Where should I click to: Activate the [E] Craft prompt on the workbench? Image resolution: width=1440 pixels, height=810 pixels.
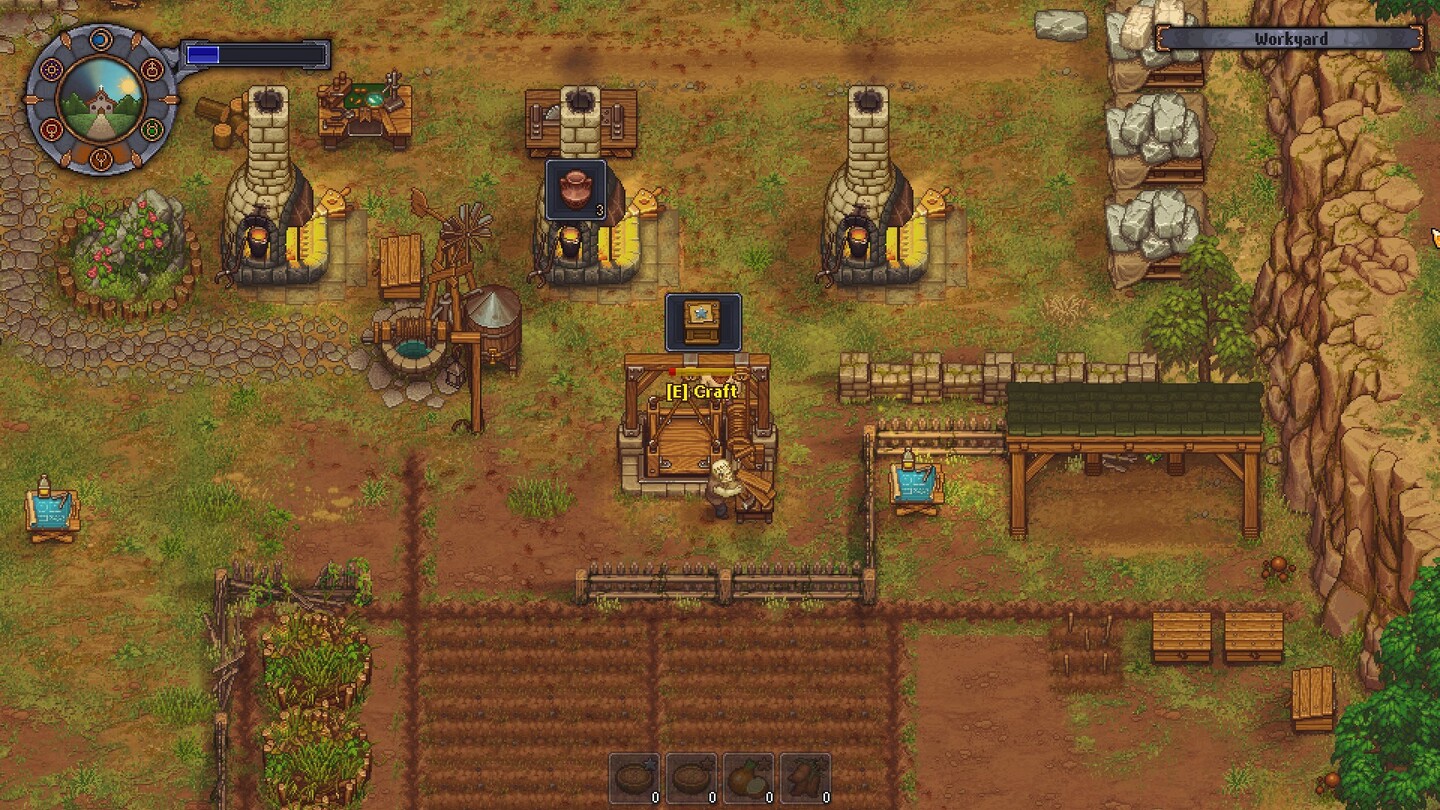click(700, 393)
